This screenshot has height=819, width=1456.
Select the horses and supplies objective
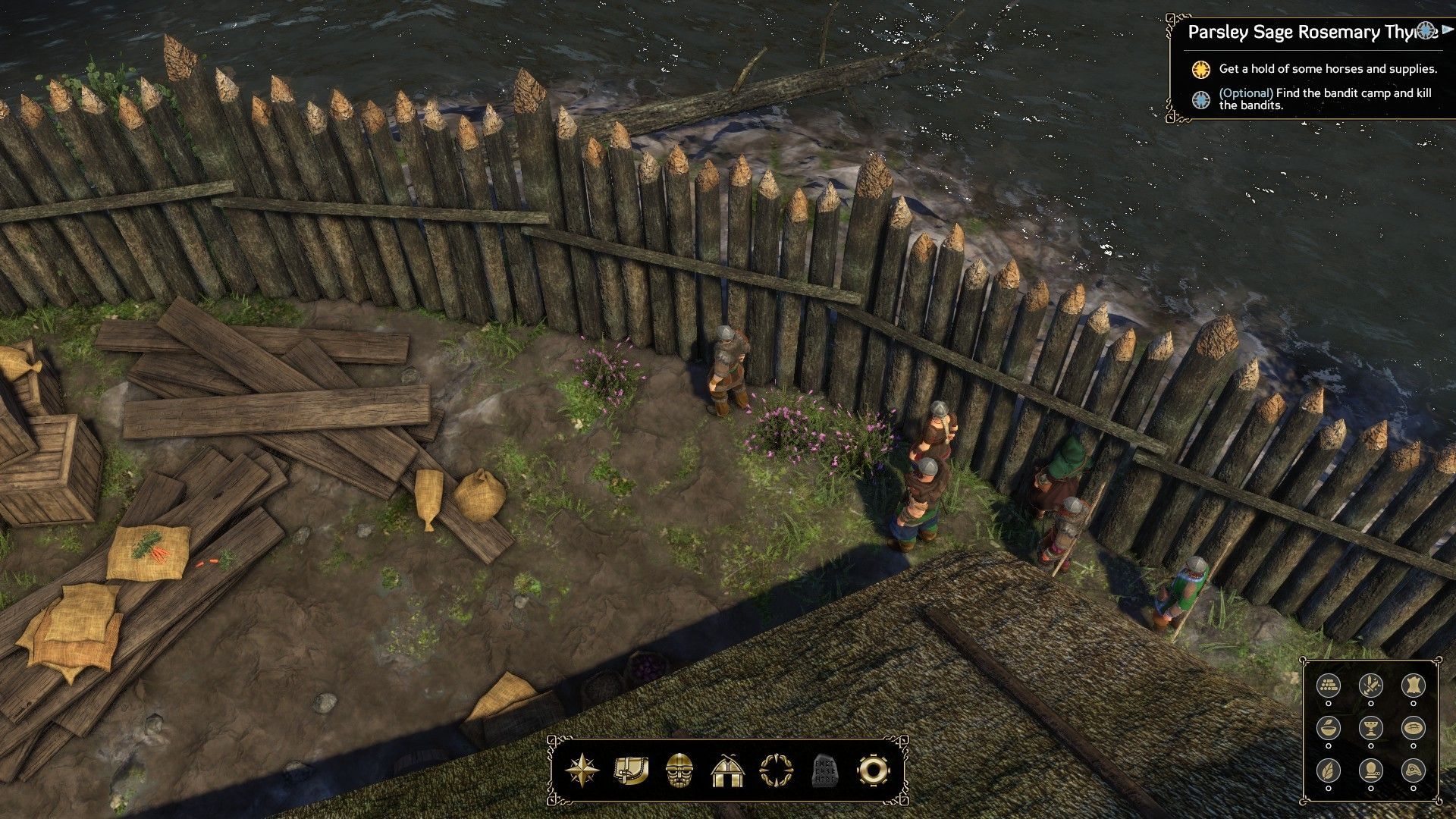pyautogui.click(x=1327, y=69)
